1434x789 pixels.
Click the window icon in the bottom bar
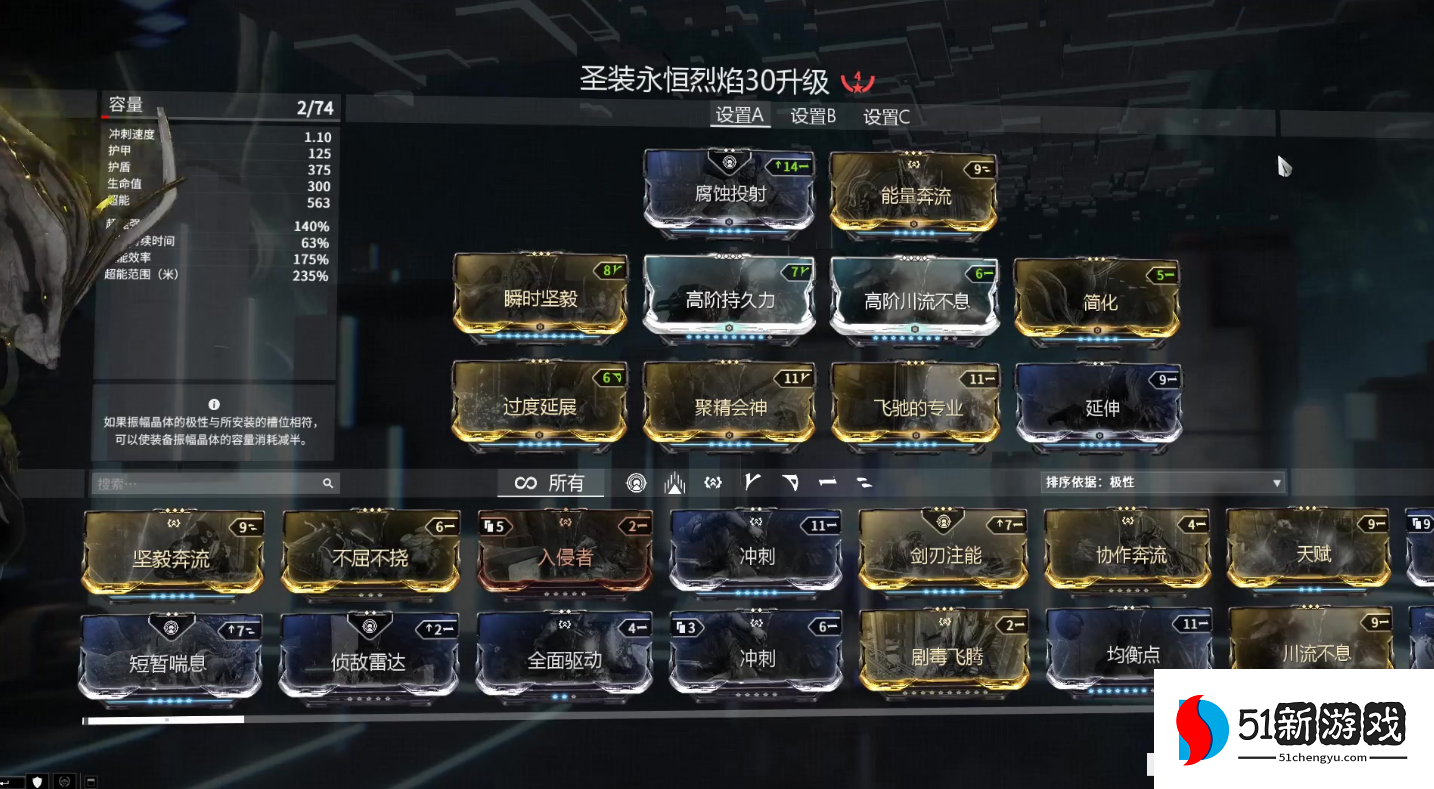coord(90,782)
